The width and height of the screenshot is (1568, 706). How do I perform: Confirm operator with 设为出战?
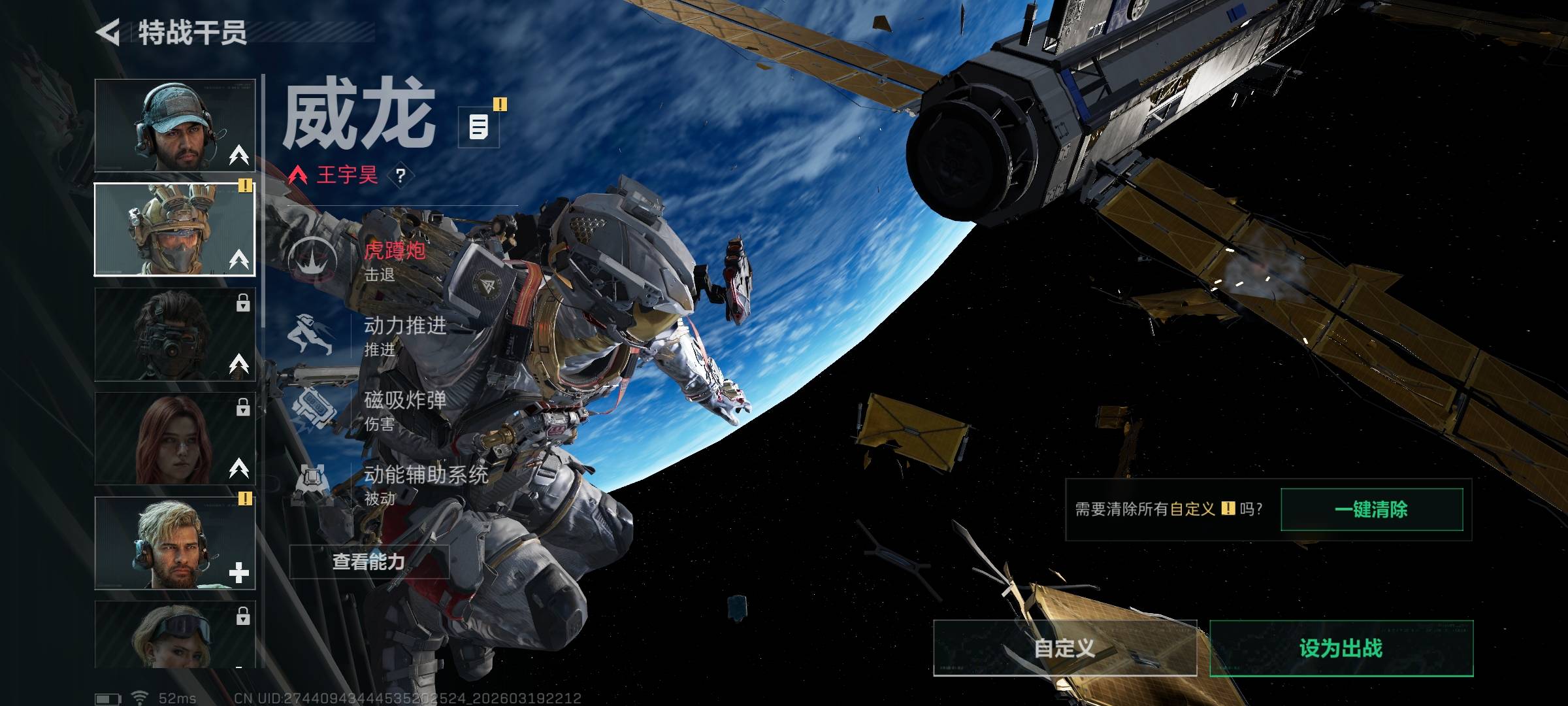[x=1341, y=648]
